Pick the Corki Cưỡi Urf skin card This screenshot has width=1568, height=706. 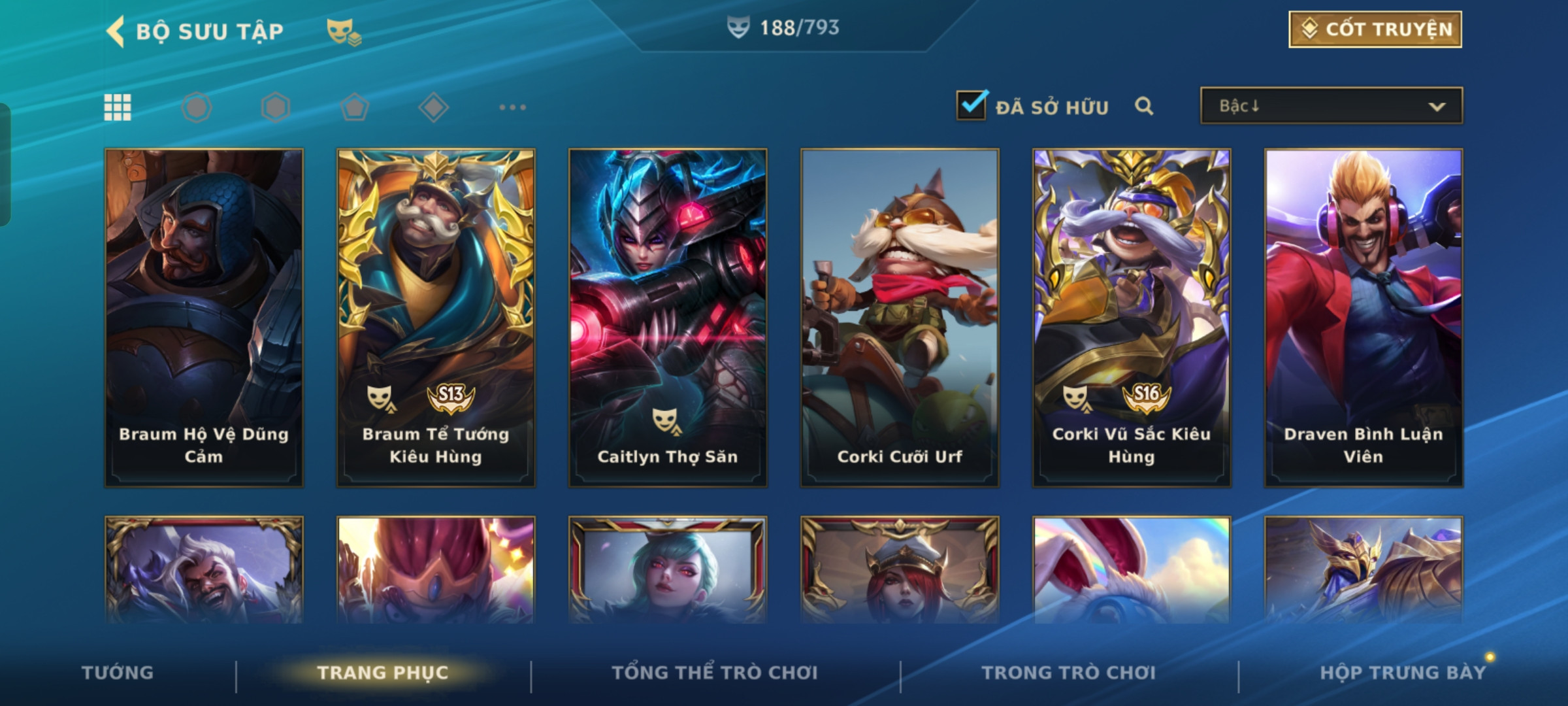pos(900,318)
